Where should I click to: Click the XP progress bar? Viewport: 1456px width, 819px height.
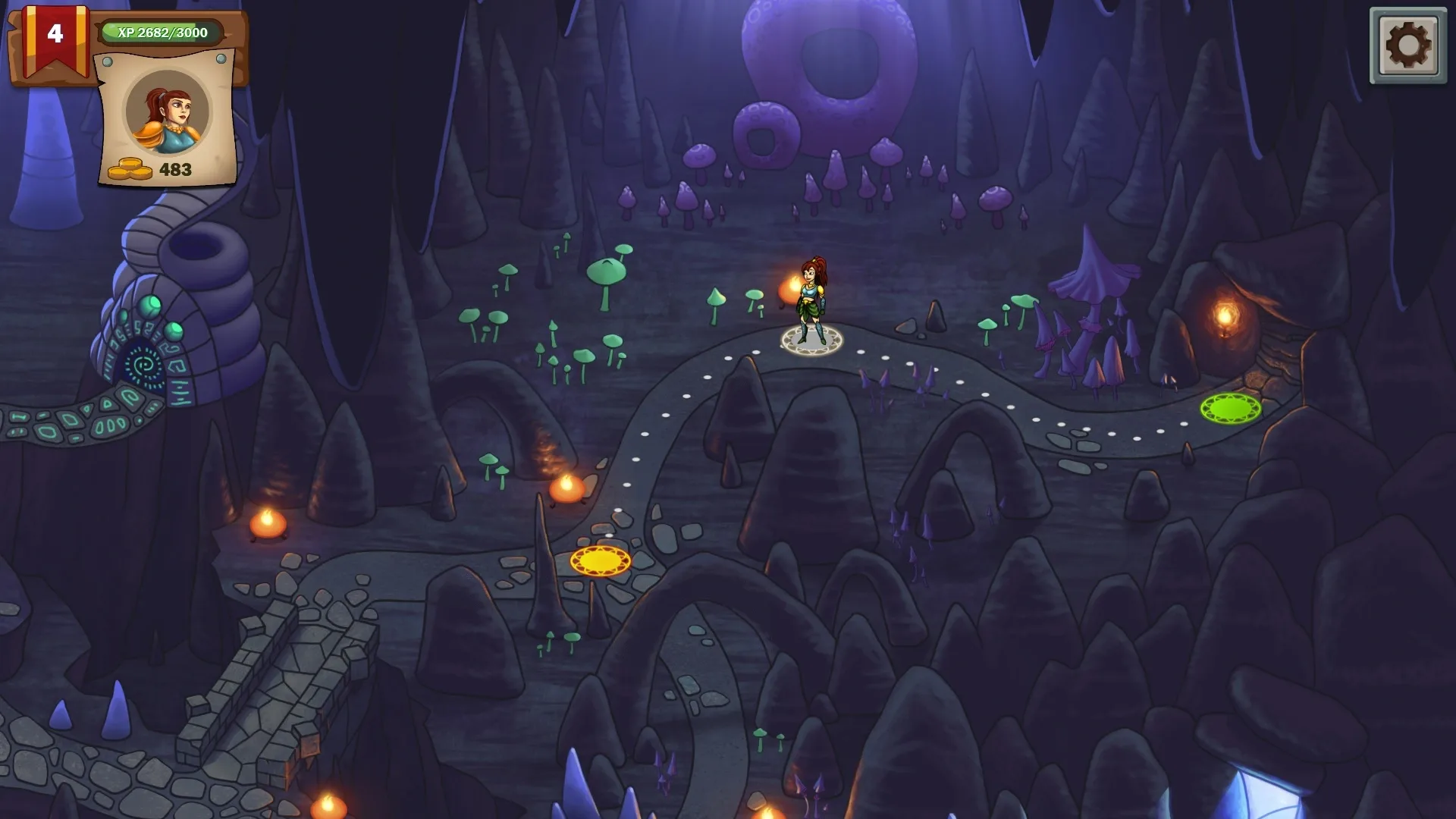162,32
